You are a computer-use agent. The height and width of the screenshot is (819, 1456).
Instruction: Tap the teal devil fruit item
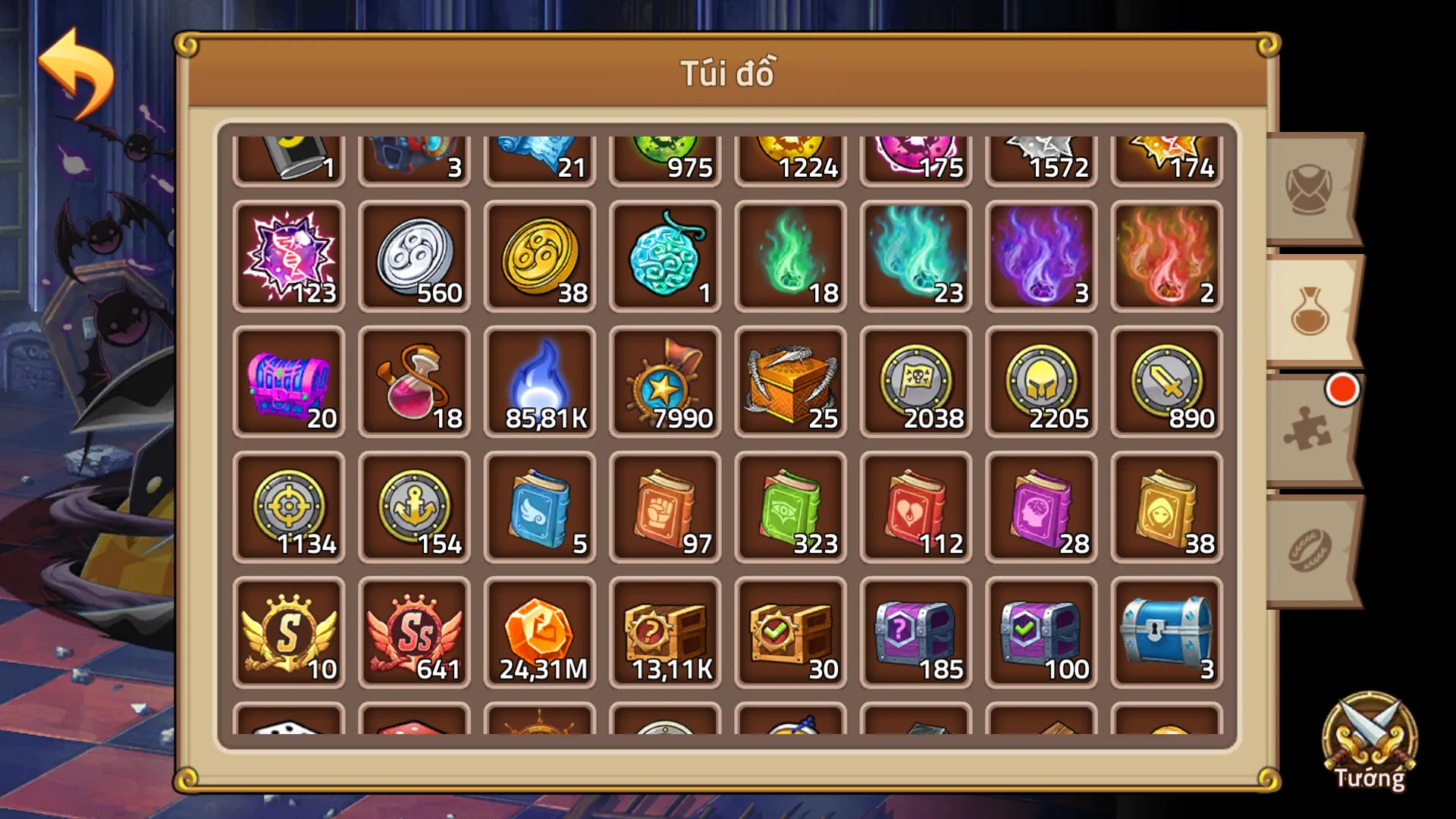click(x=665, y=254)
